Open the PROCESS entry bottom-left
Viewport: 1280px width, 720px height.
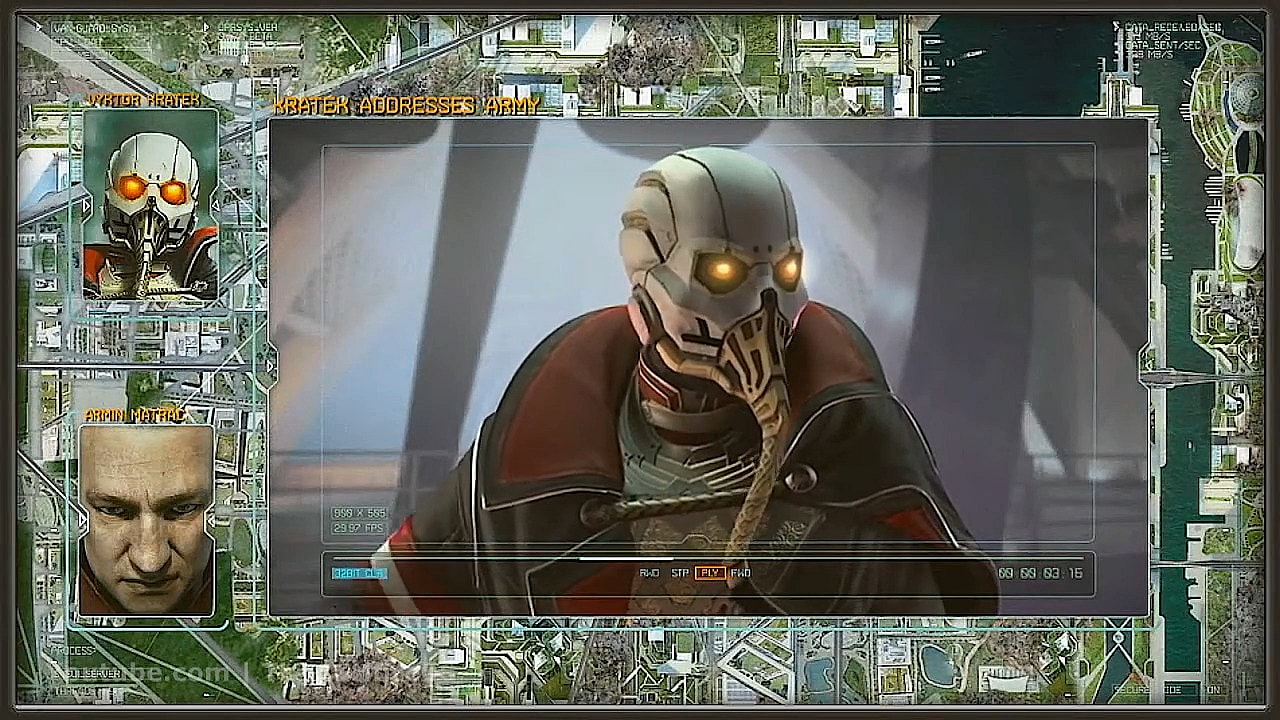tap(73, 651)
